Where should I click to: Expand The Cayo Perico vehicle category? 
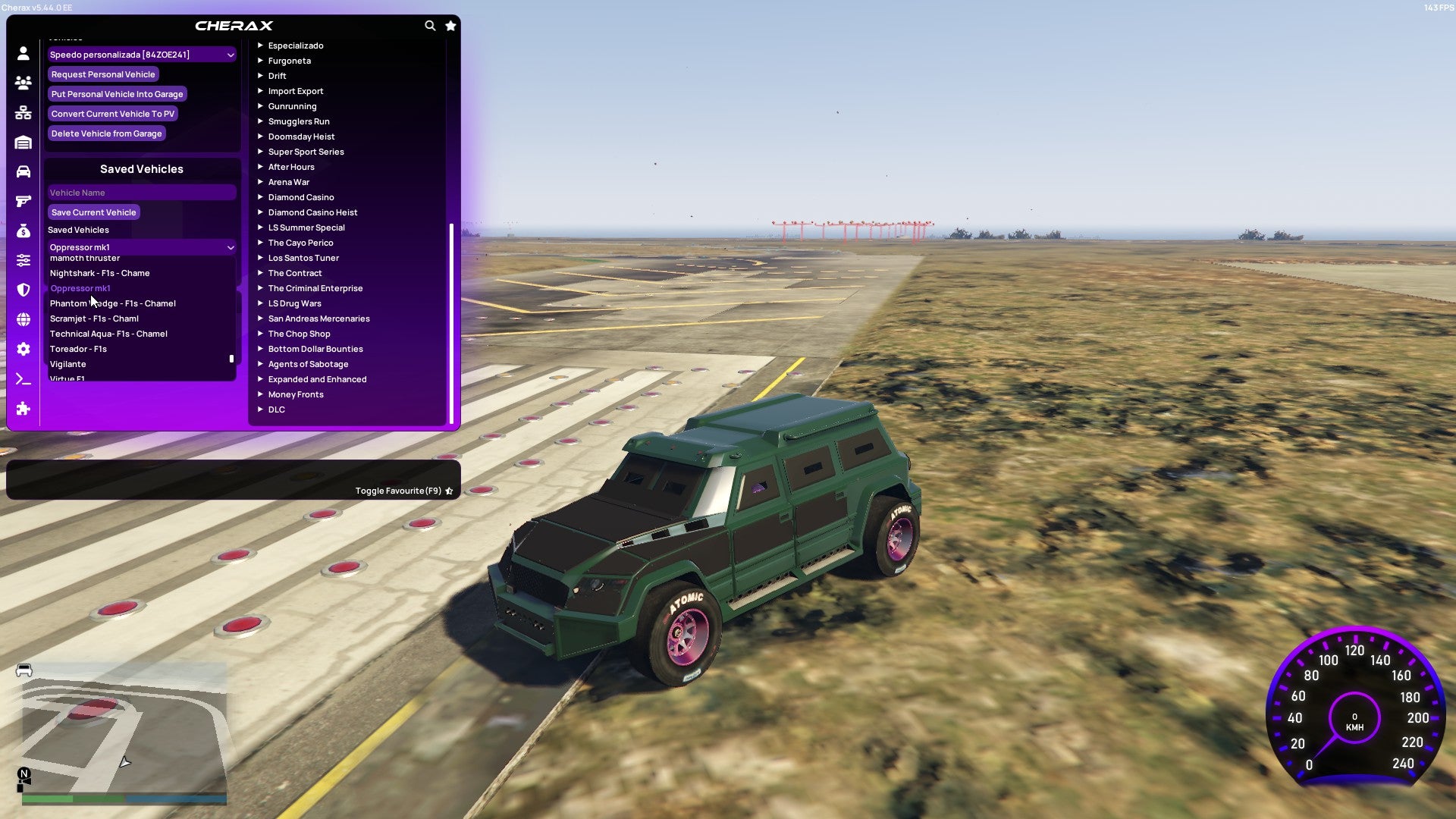(300, 242)
